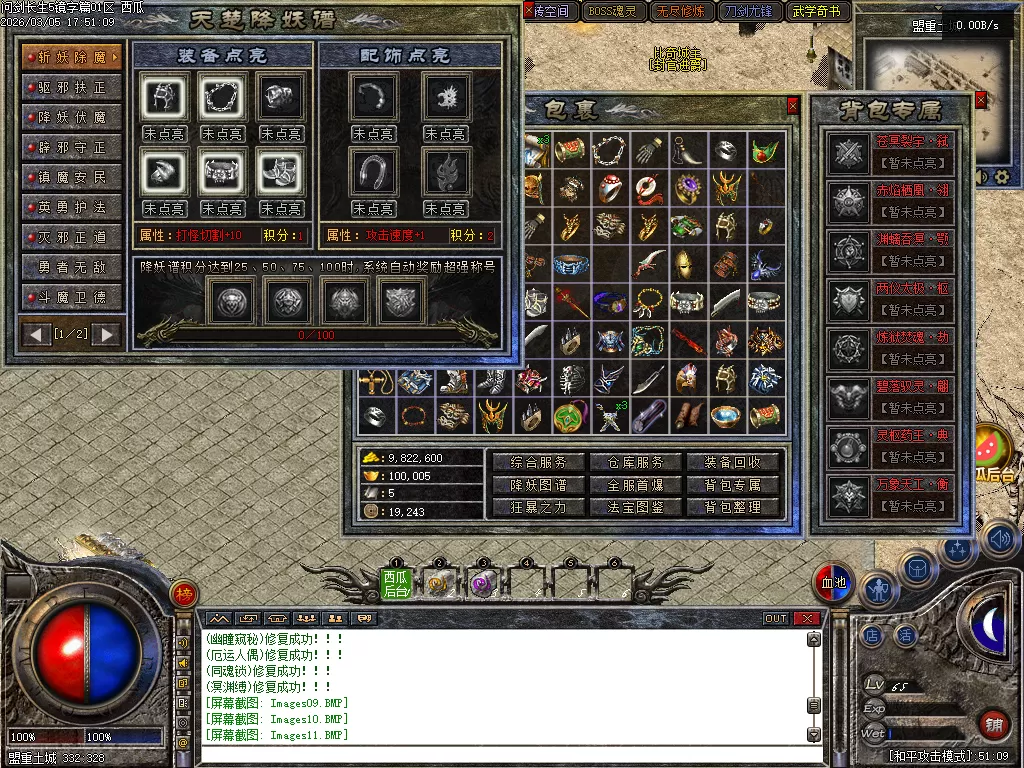1024x768 pixels.
Task: Click the 血池 round button
Action: click(832, 583)
